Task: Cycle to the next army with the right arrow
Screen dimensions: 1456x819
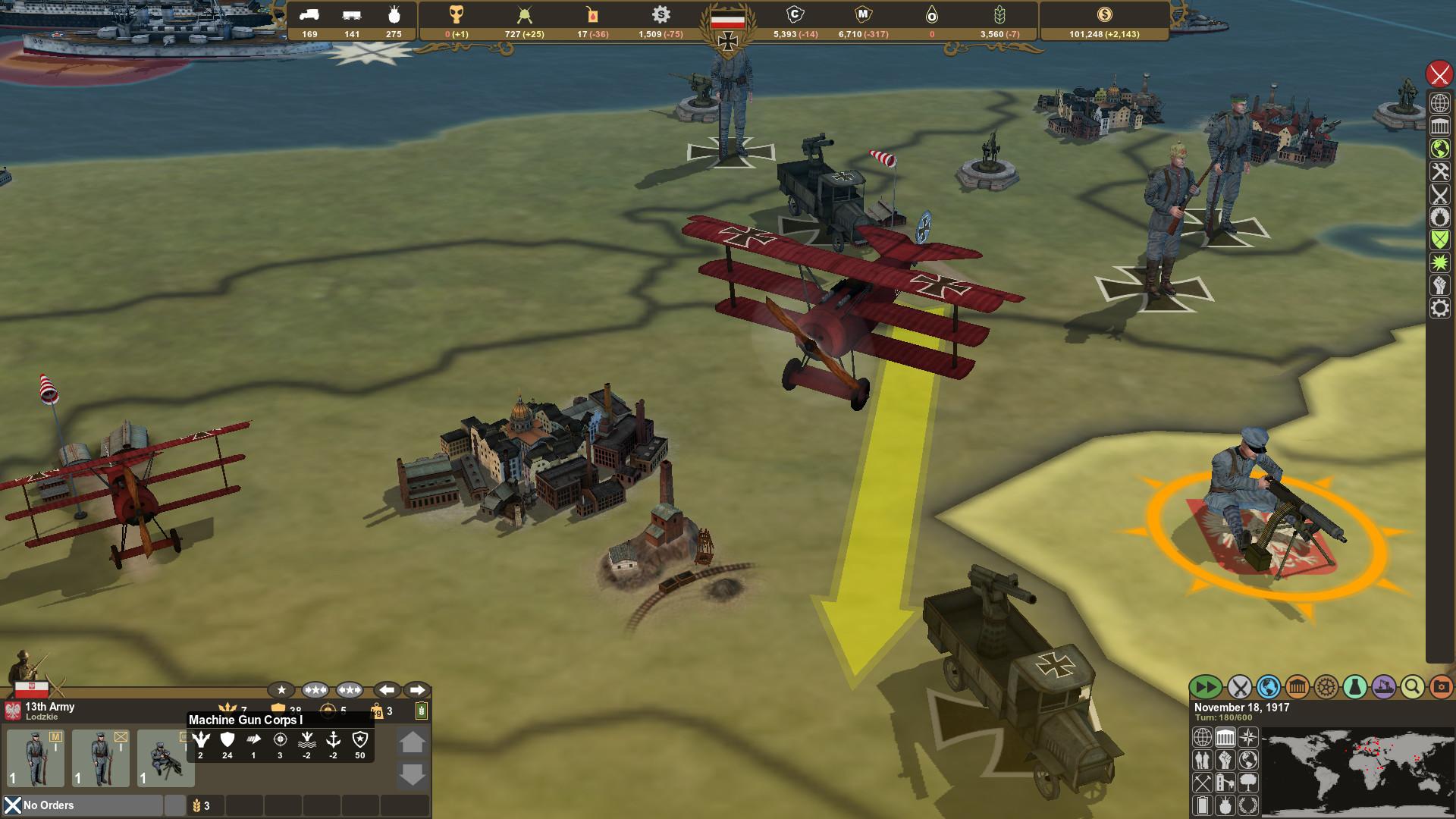Action: coord(416,690)
